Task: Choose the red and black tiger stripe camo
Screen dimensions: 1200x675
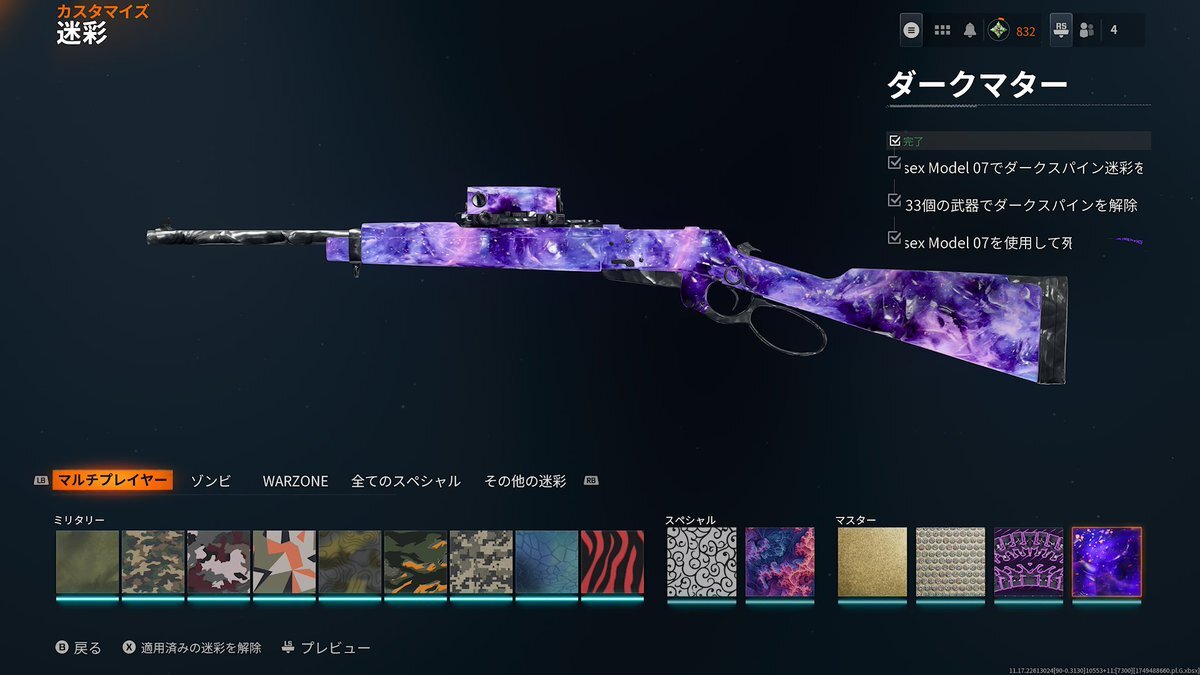Action: (x=612, y=562)
